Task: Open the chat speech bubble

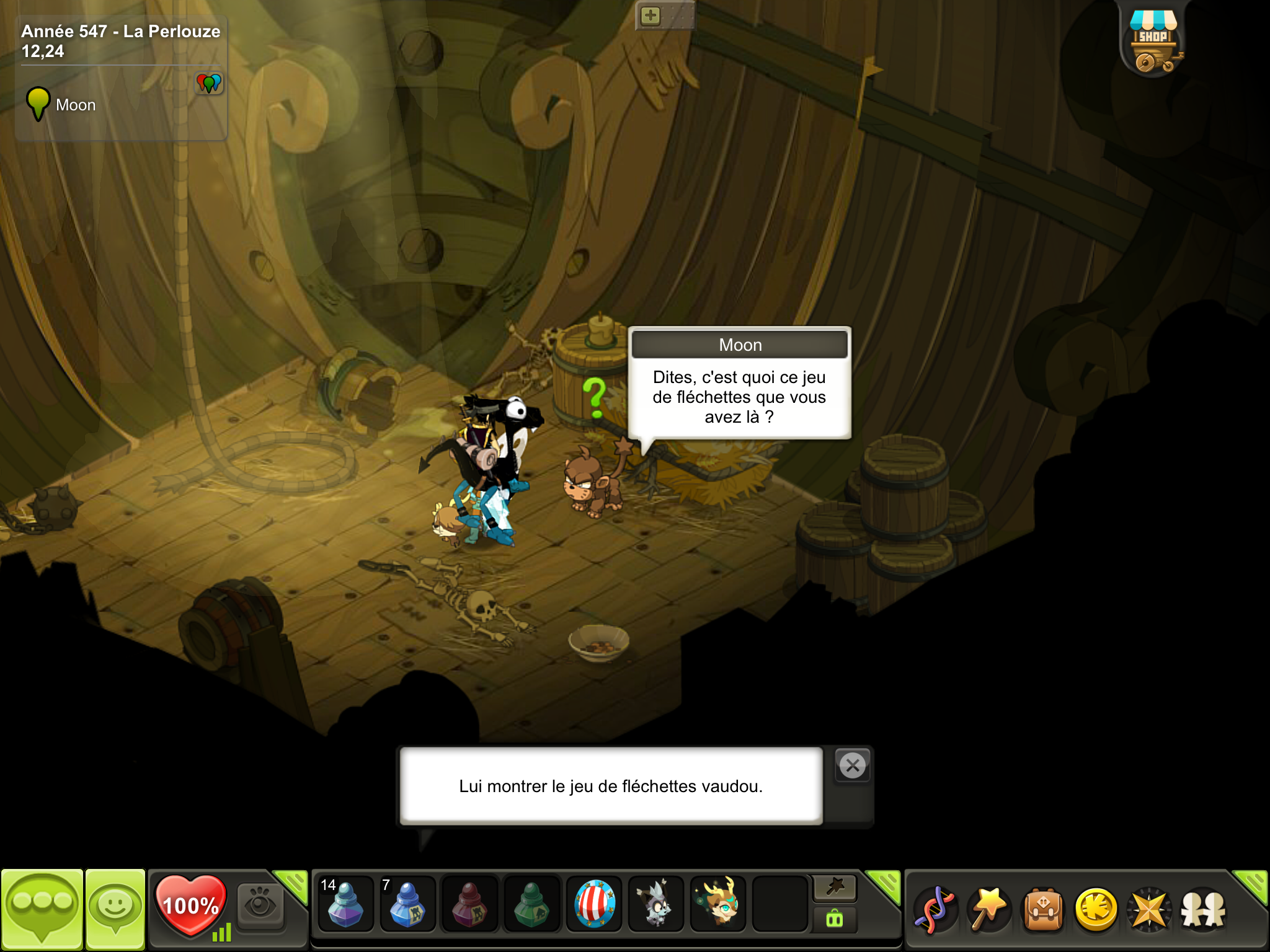Action: coord(42,909)
